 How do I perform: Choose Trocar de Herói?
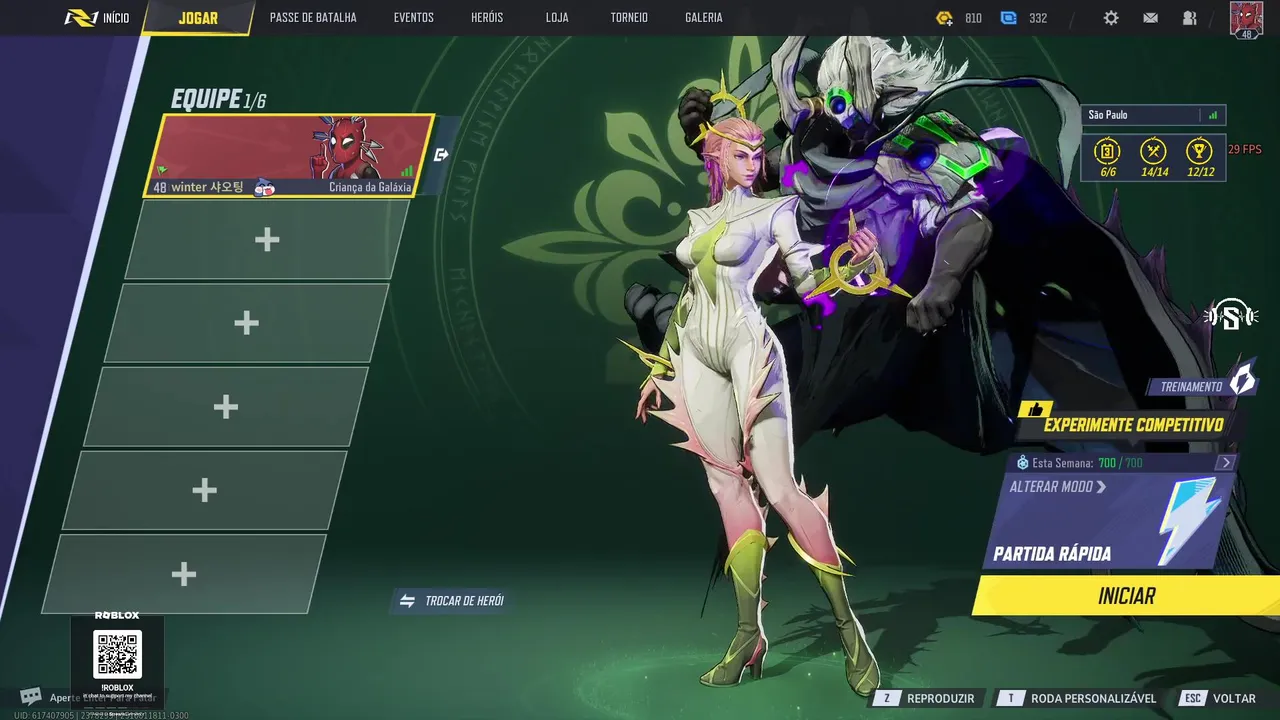point(453,601)
